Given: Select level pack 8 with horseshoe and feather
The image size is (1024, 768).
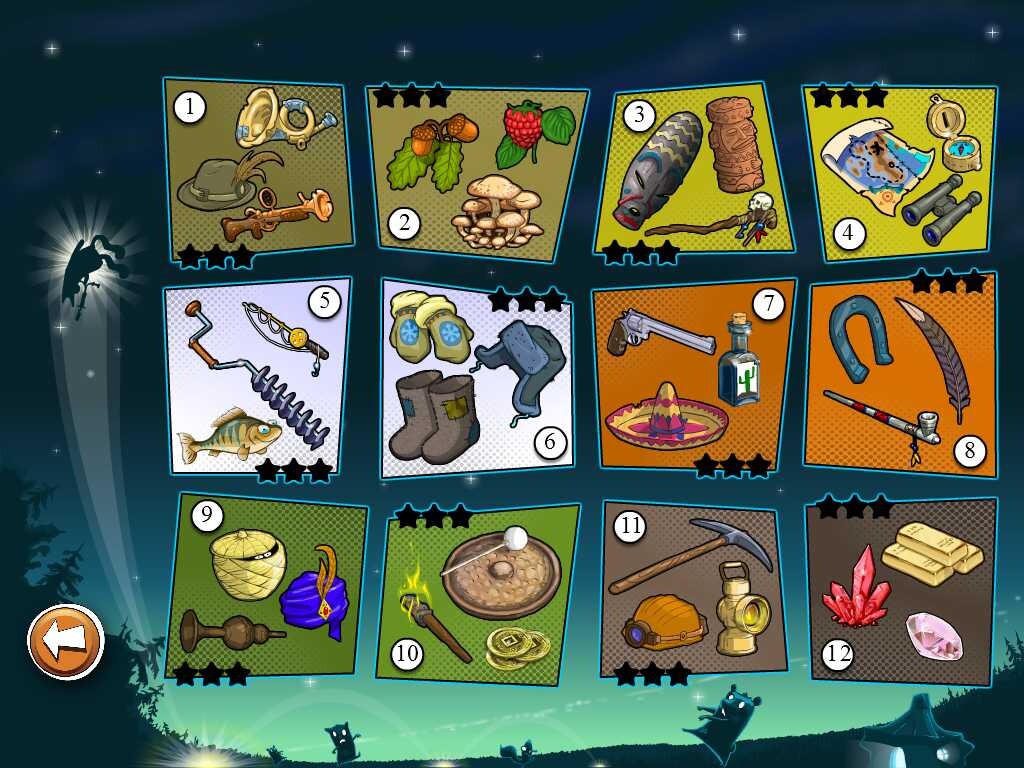Looking at the screenshot, I should (x=900, y=375).
